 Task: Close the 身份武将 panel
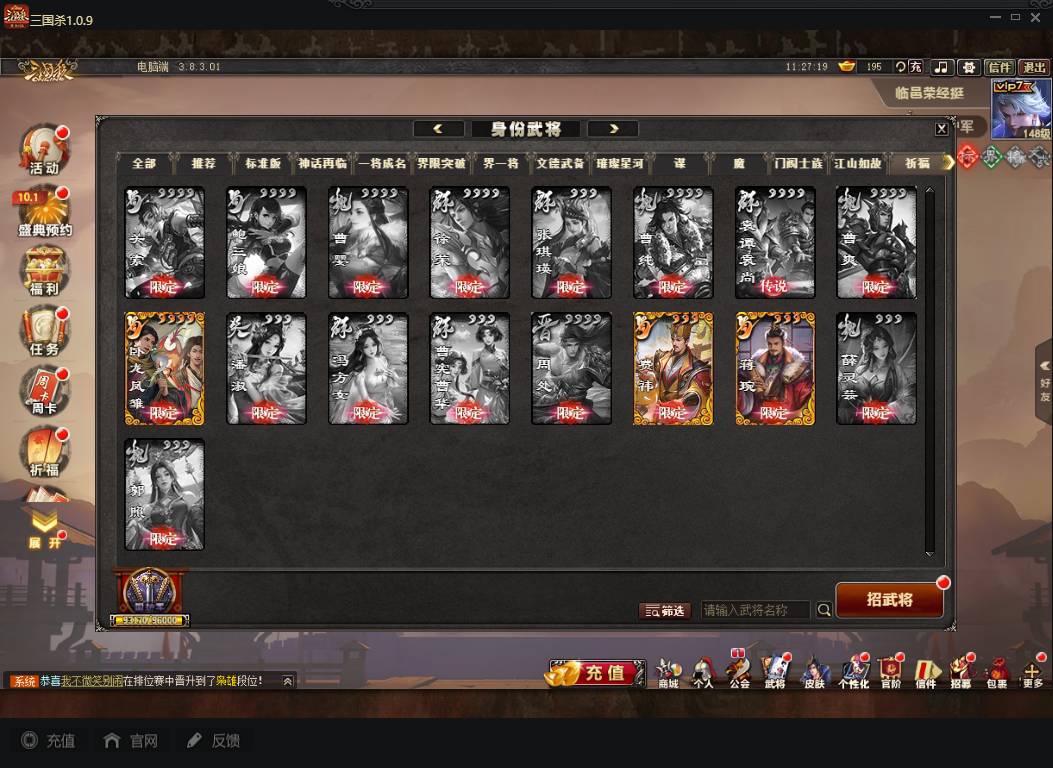coord(941,129)
